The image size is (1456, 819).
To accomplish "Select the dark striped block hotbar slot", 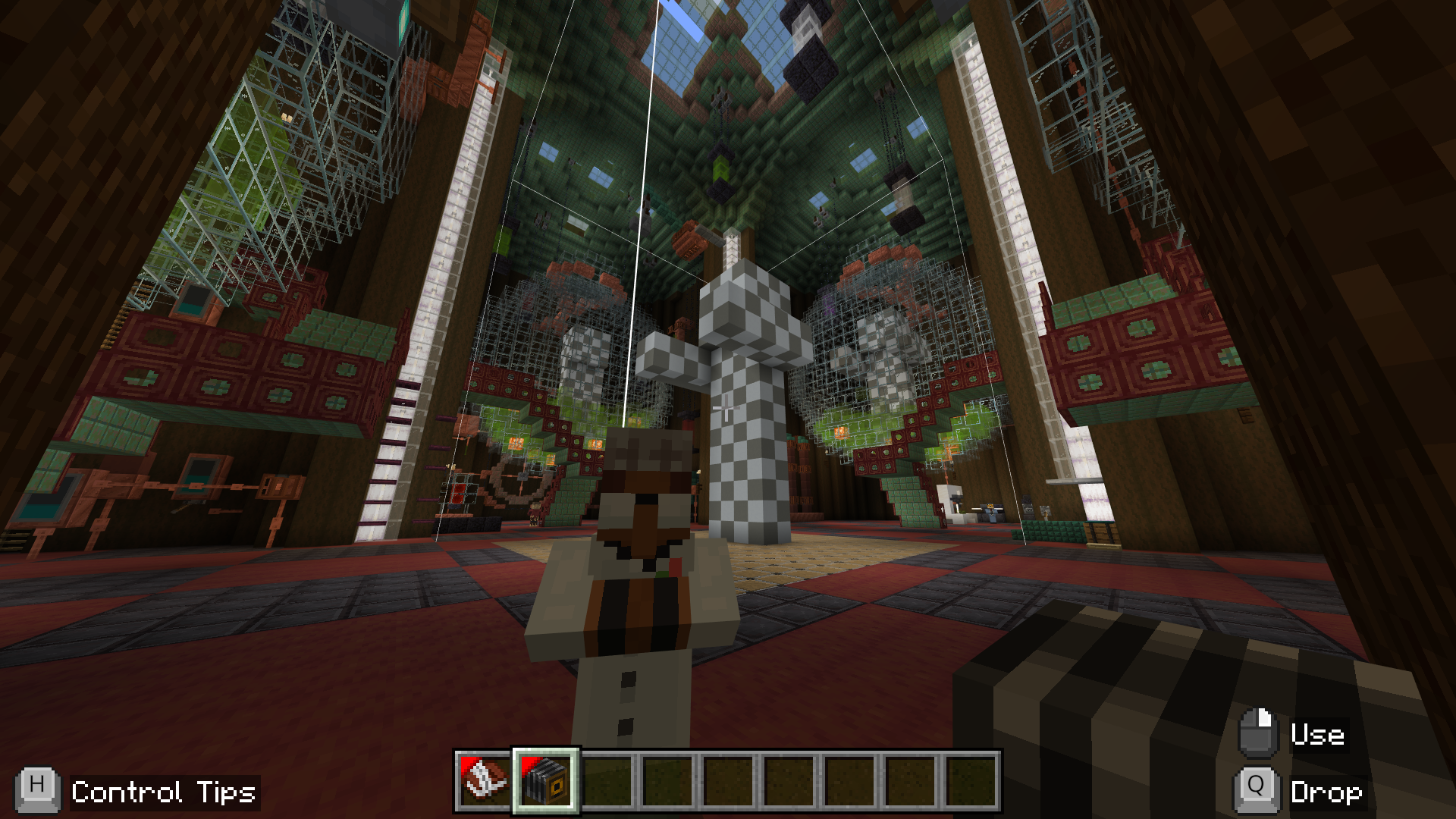I will [x=546, y=781].
